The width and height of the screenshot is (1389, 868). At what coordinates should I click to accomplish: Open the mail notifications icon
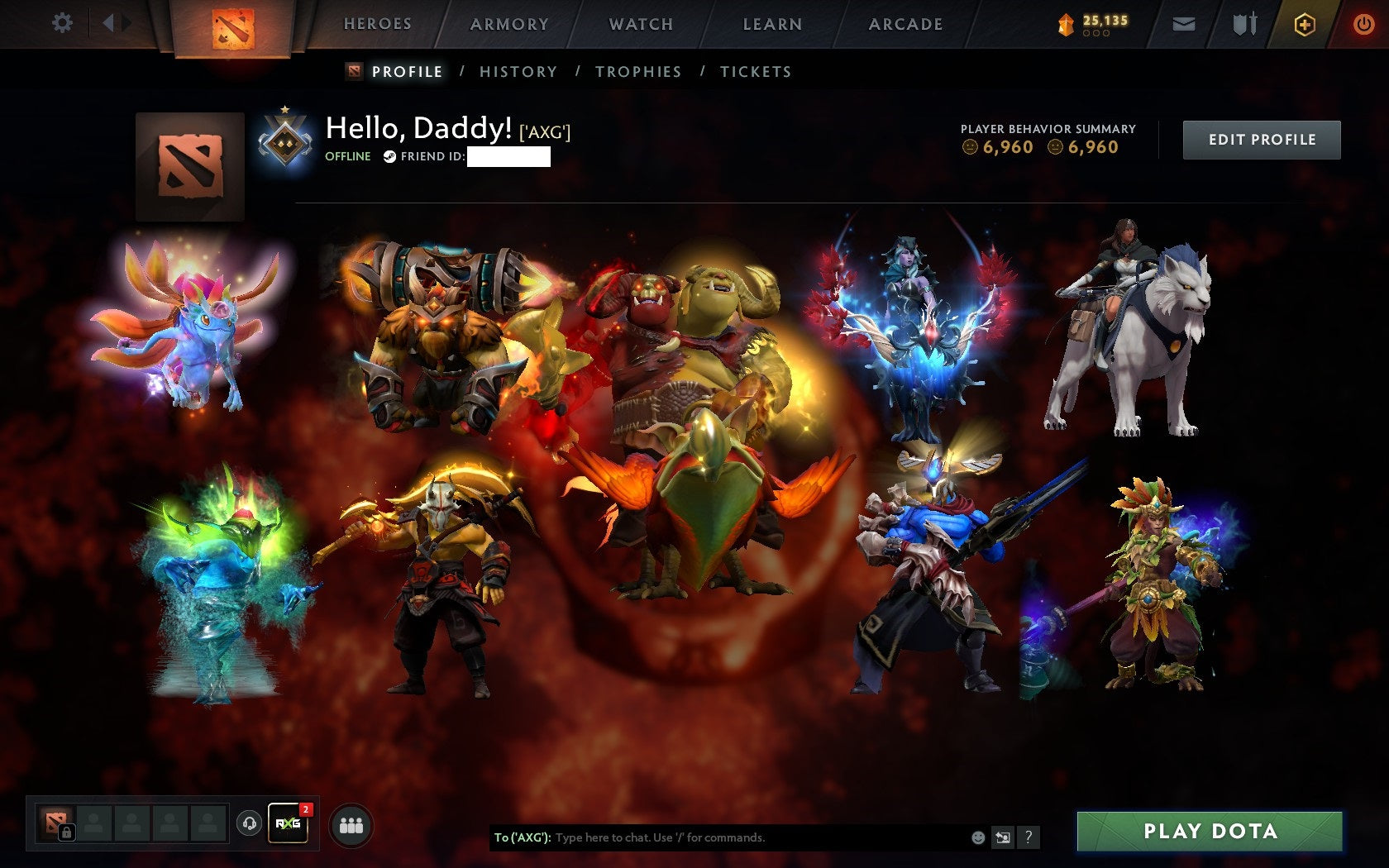coord(1185,24)
